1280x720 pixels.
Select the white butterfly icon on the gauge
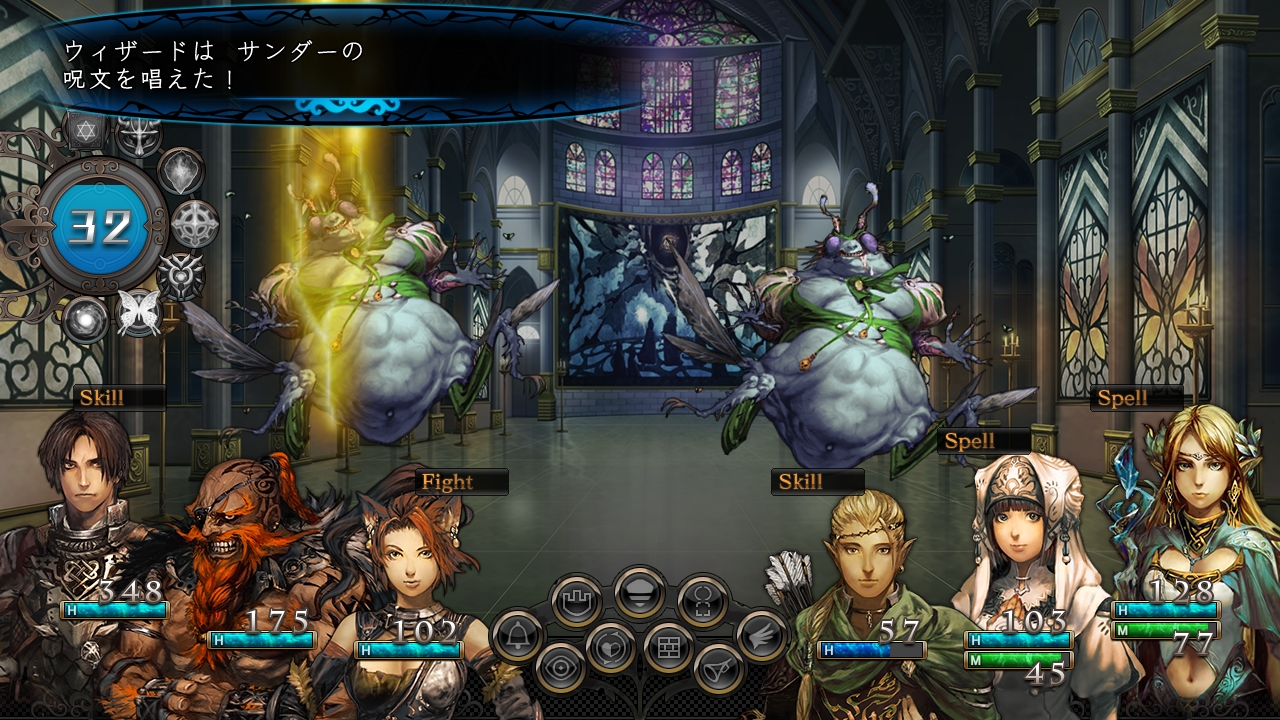click(x=138, y=313)
